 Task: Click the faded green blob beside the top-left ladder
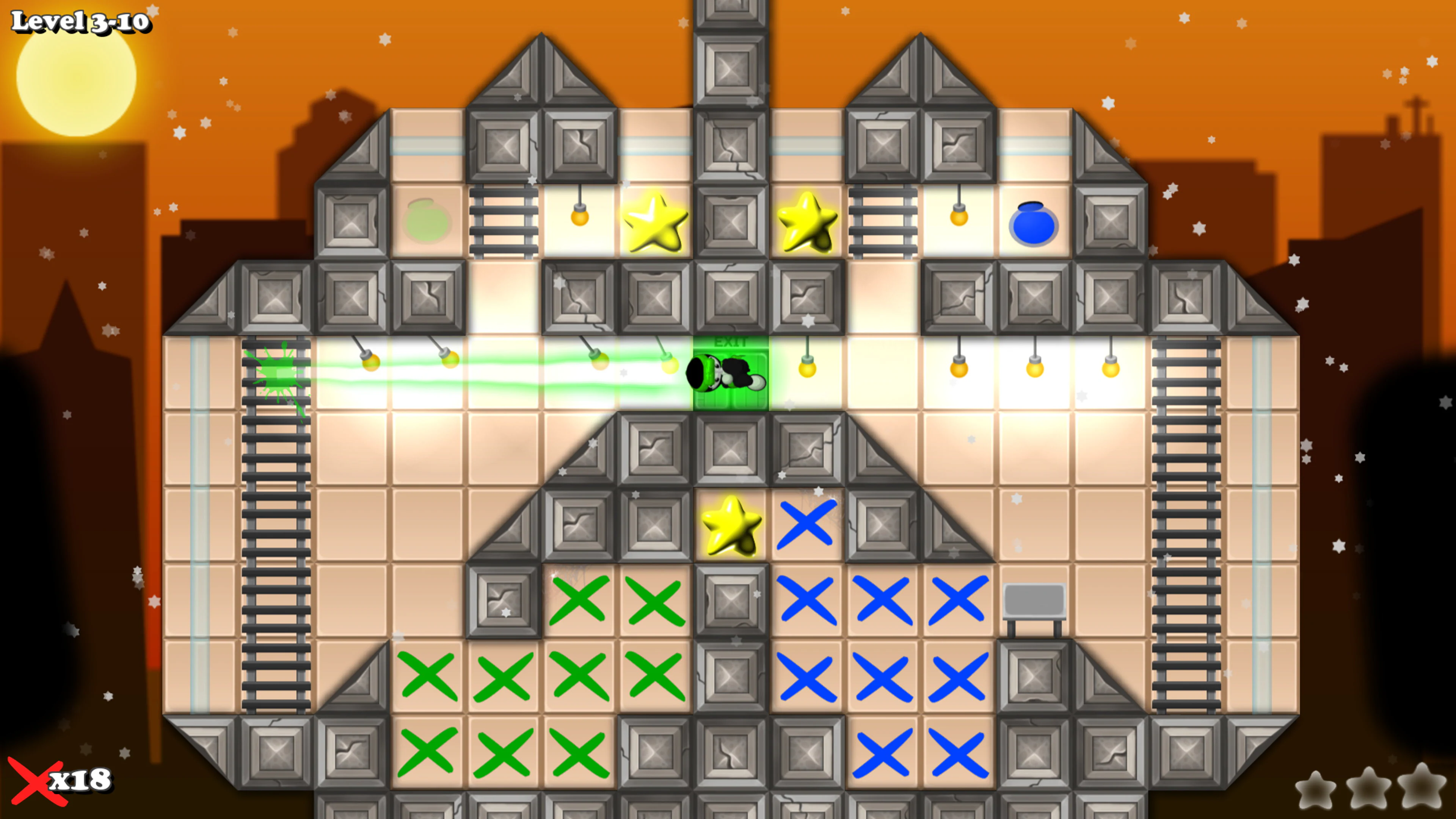(427, 223)
